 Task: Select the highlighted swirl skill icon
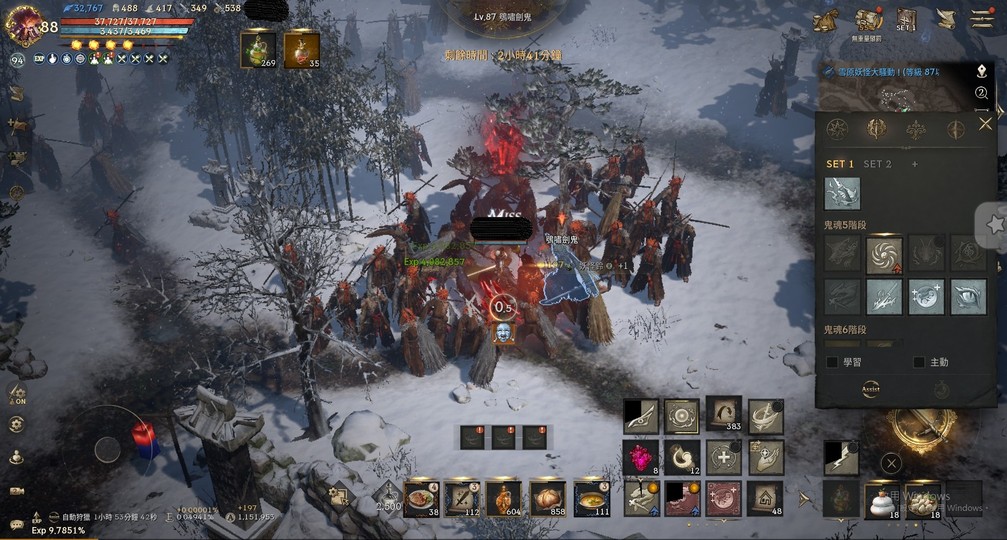(884, 255)
